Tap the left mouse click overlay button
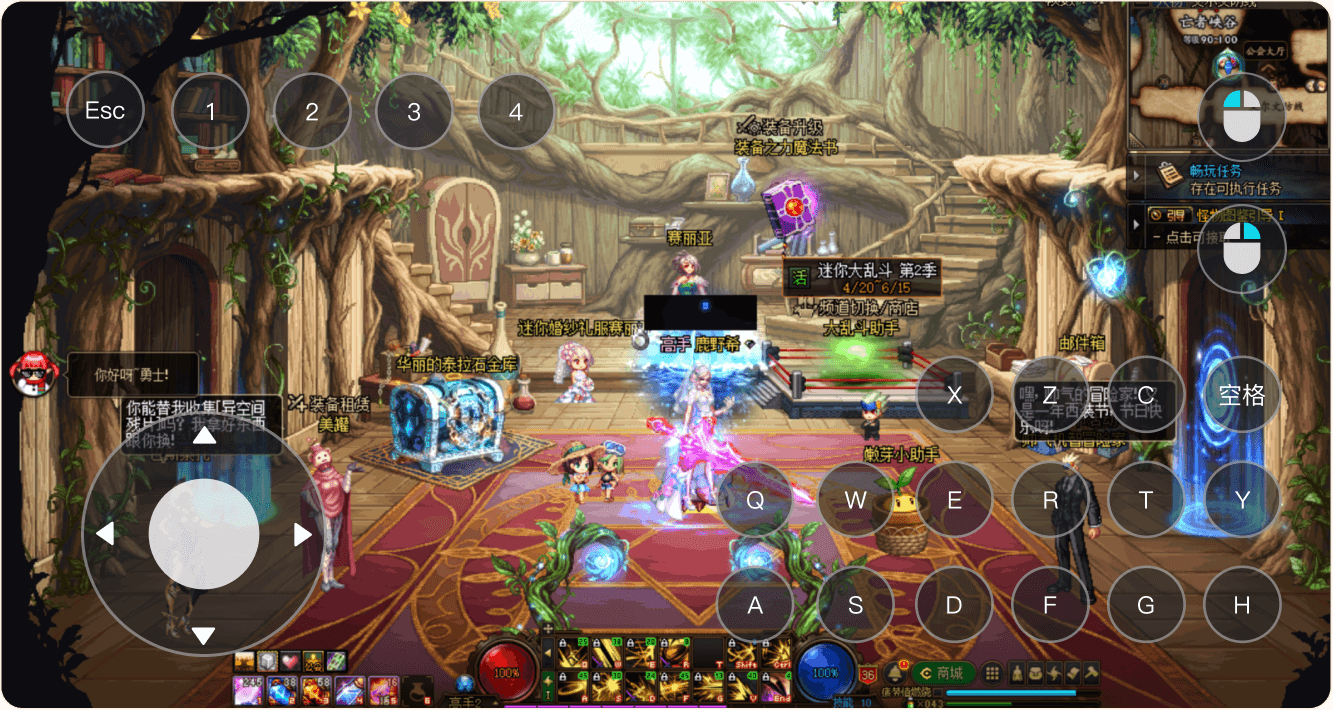Screen dimensions: 1333x710 pos(1242,116)
